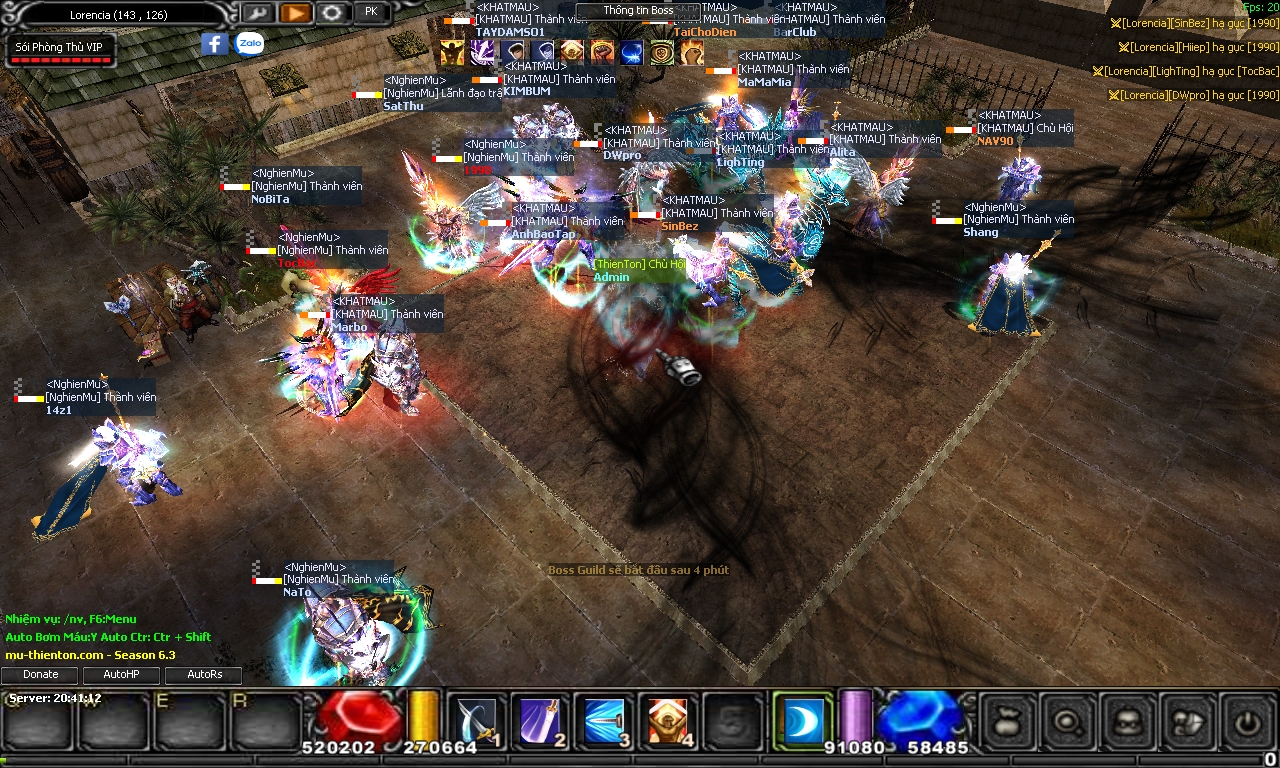Viewport: 1280px width, 768px height.
Task: Select the sword slash skill in slot 1
Action: click(474, 720)
